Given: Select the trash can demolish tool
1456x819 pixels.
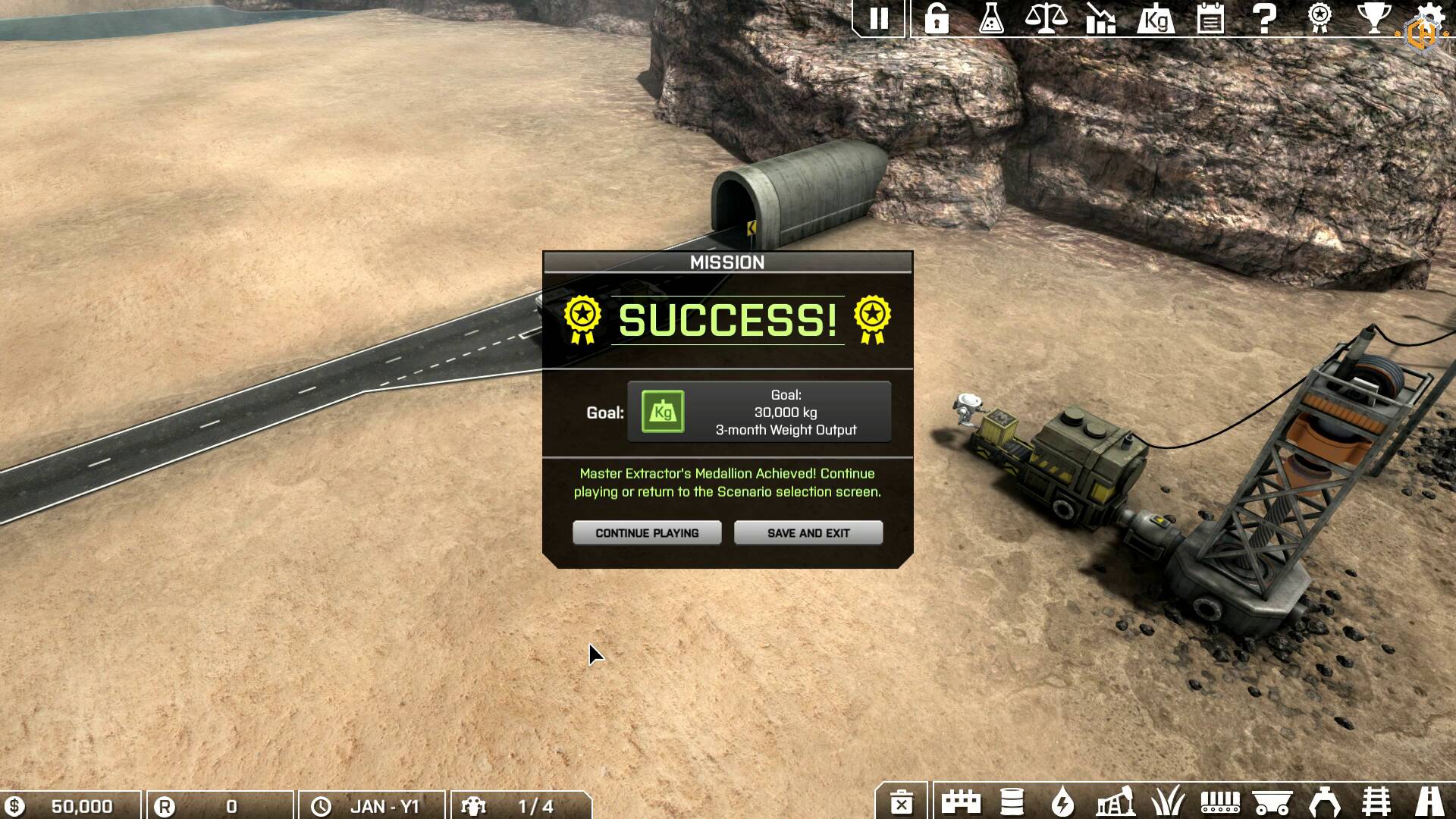Looking at the screenshot, I should 902,802.
